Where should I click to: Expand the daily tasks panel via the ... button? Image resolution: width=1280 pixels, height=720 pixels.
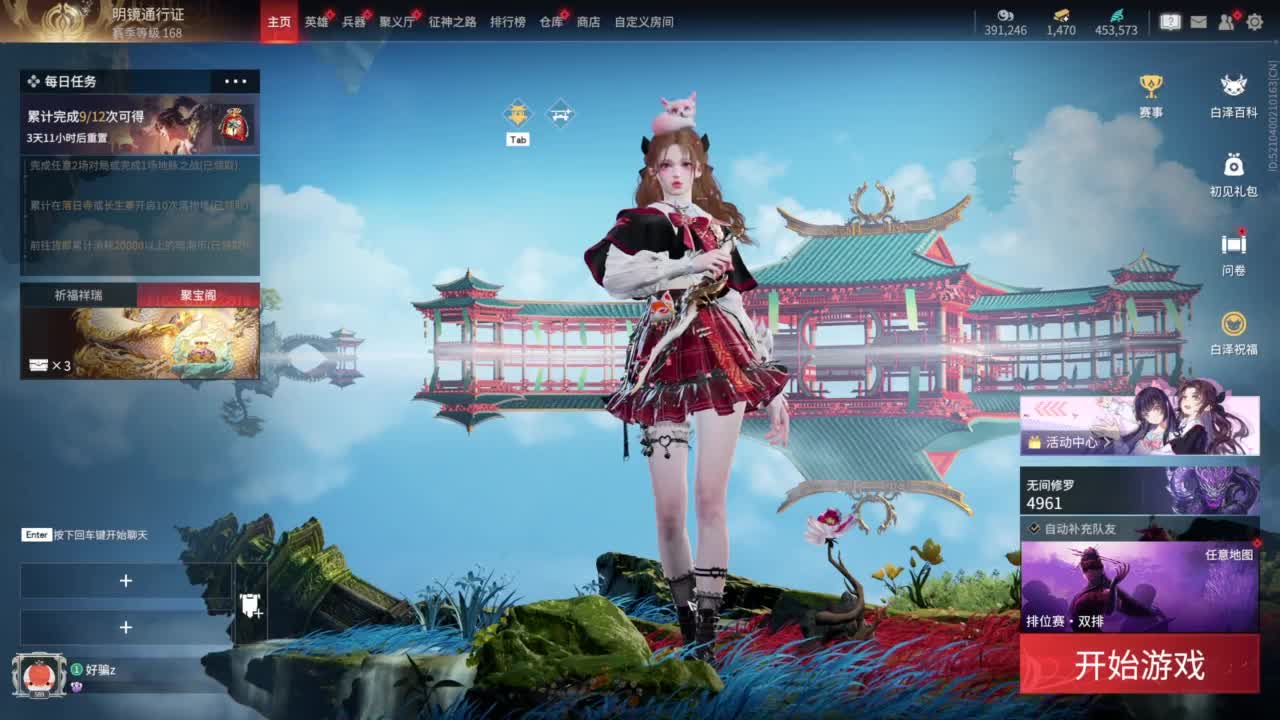point(237,81)
